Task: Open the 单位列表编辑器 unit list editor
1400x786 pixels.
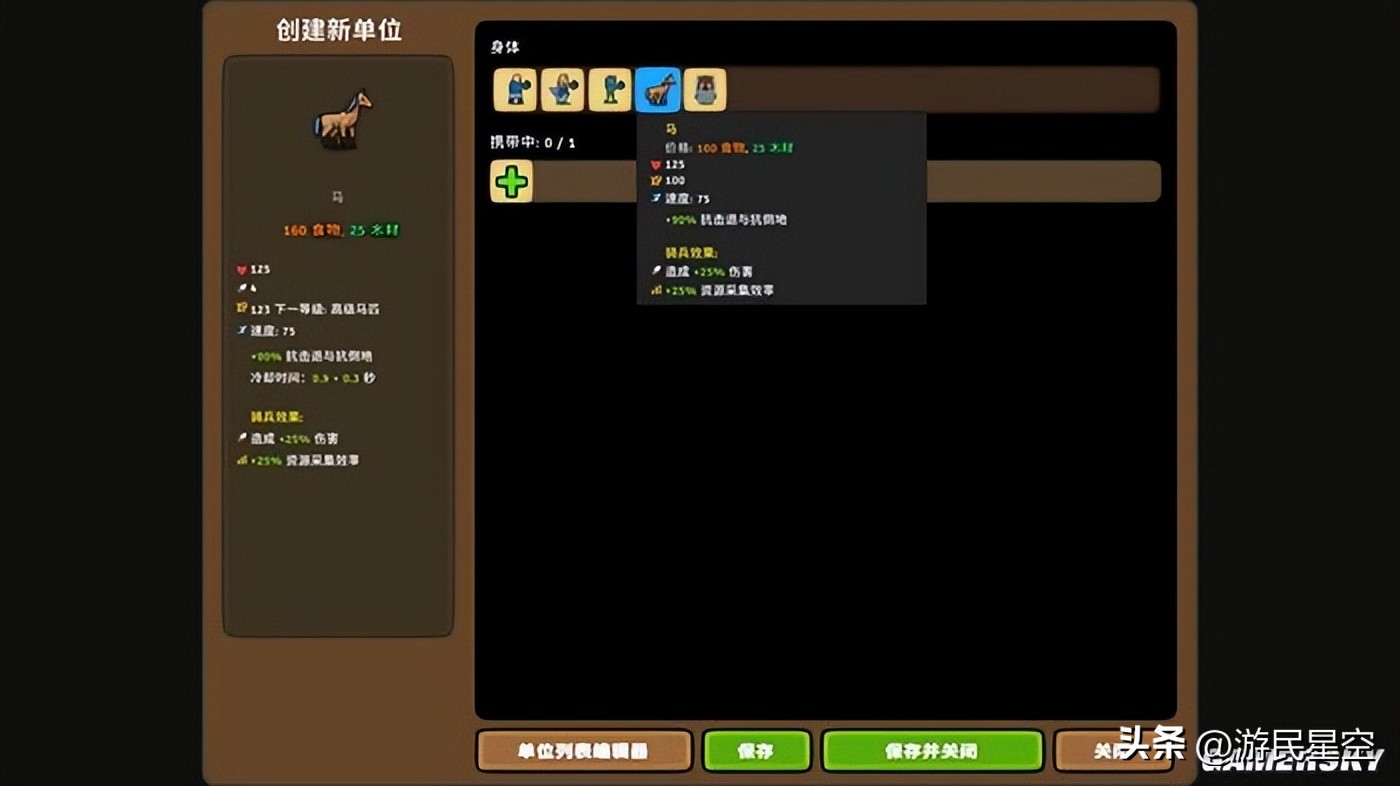Action: click(x=584, y=750)
